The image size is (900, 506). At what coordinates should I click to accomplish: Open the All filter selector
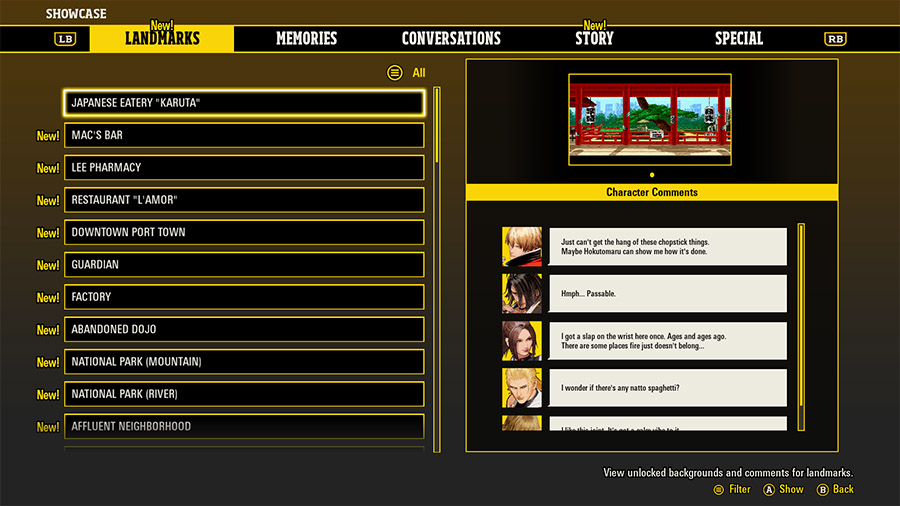407,73
